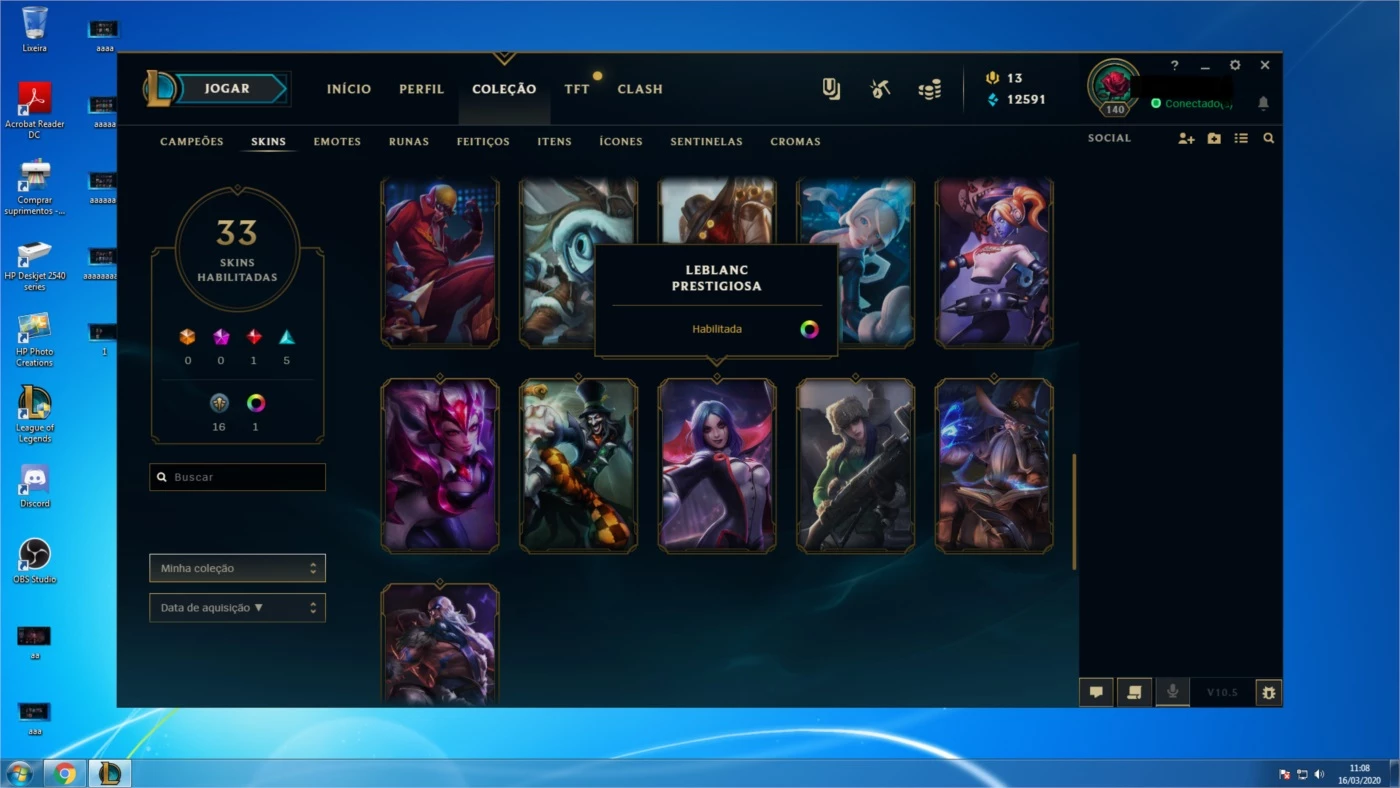
Task: Search for friends in the Social panel
Action: point(1268,138)
